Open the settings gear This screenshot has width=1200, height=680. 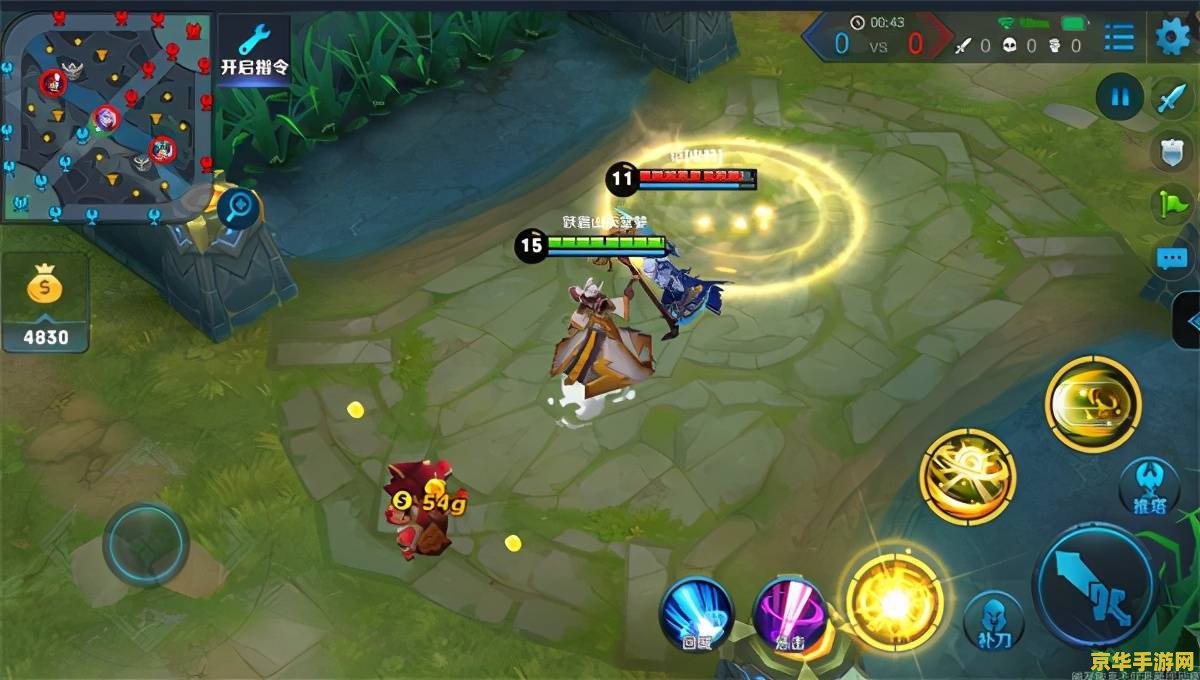point(1173,38)
